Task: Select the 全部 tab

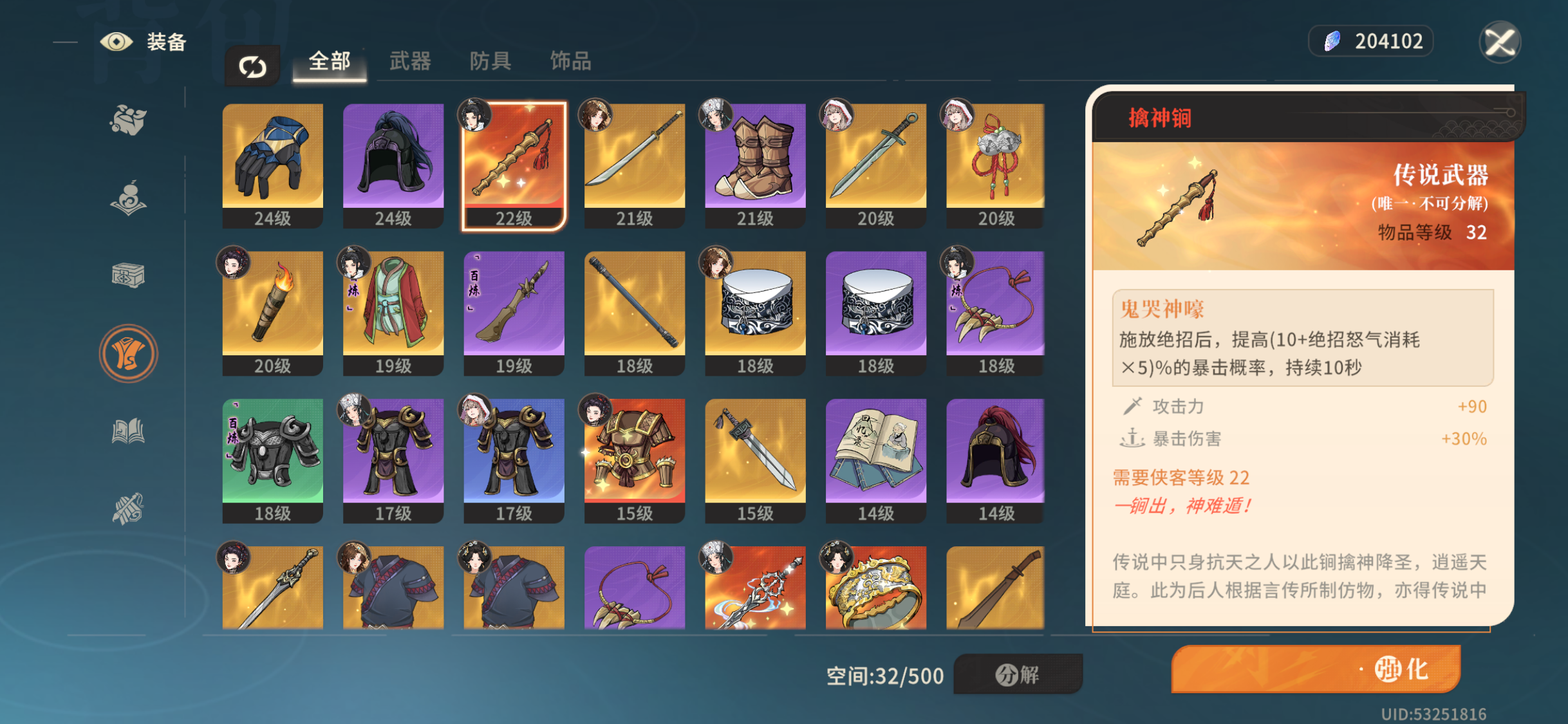Action: (x=329, y=62)
